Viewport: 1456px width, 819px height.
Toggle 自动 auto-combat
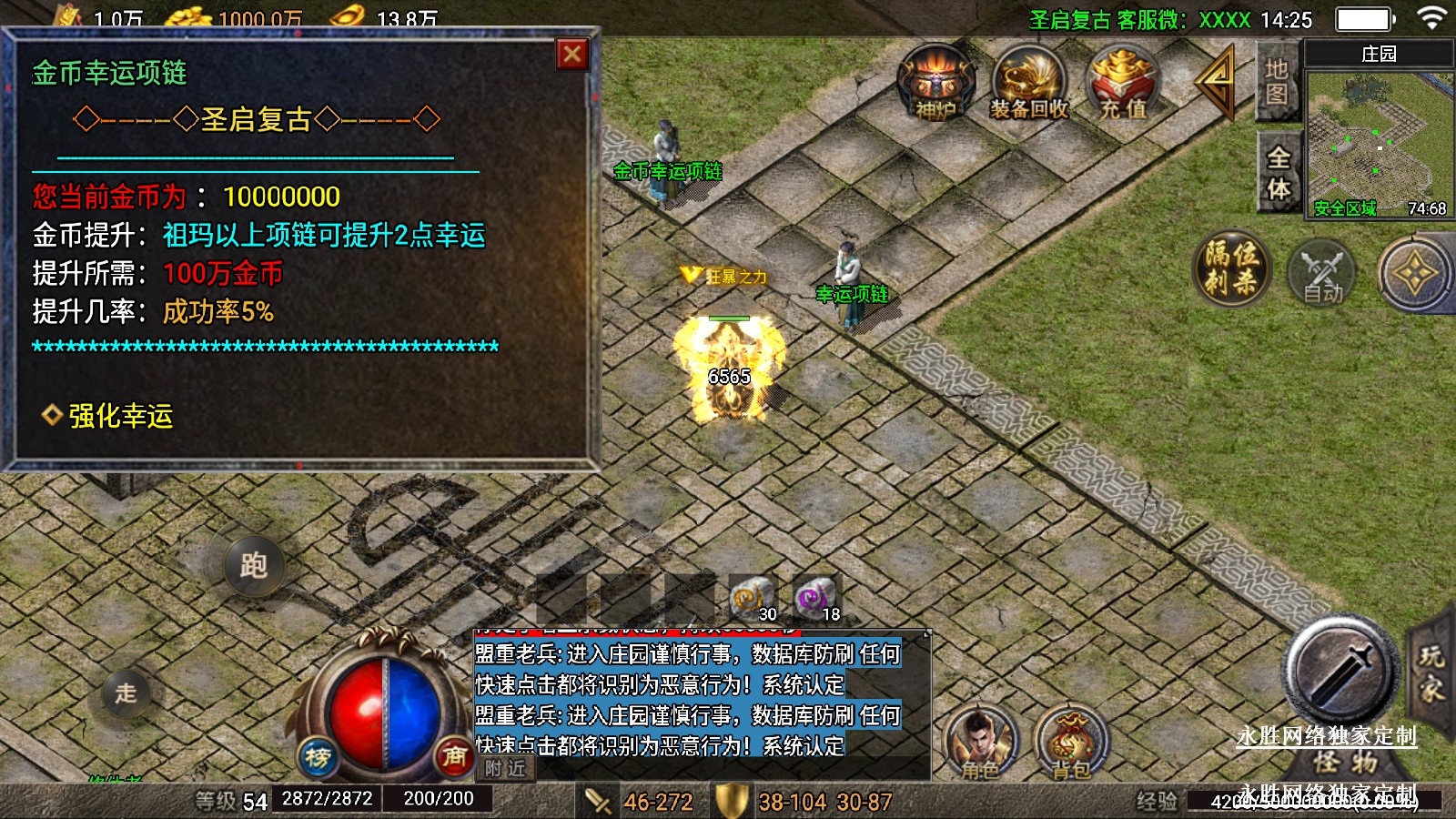coord(1322,273)
